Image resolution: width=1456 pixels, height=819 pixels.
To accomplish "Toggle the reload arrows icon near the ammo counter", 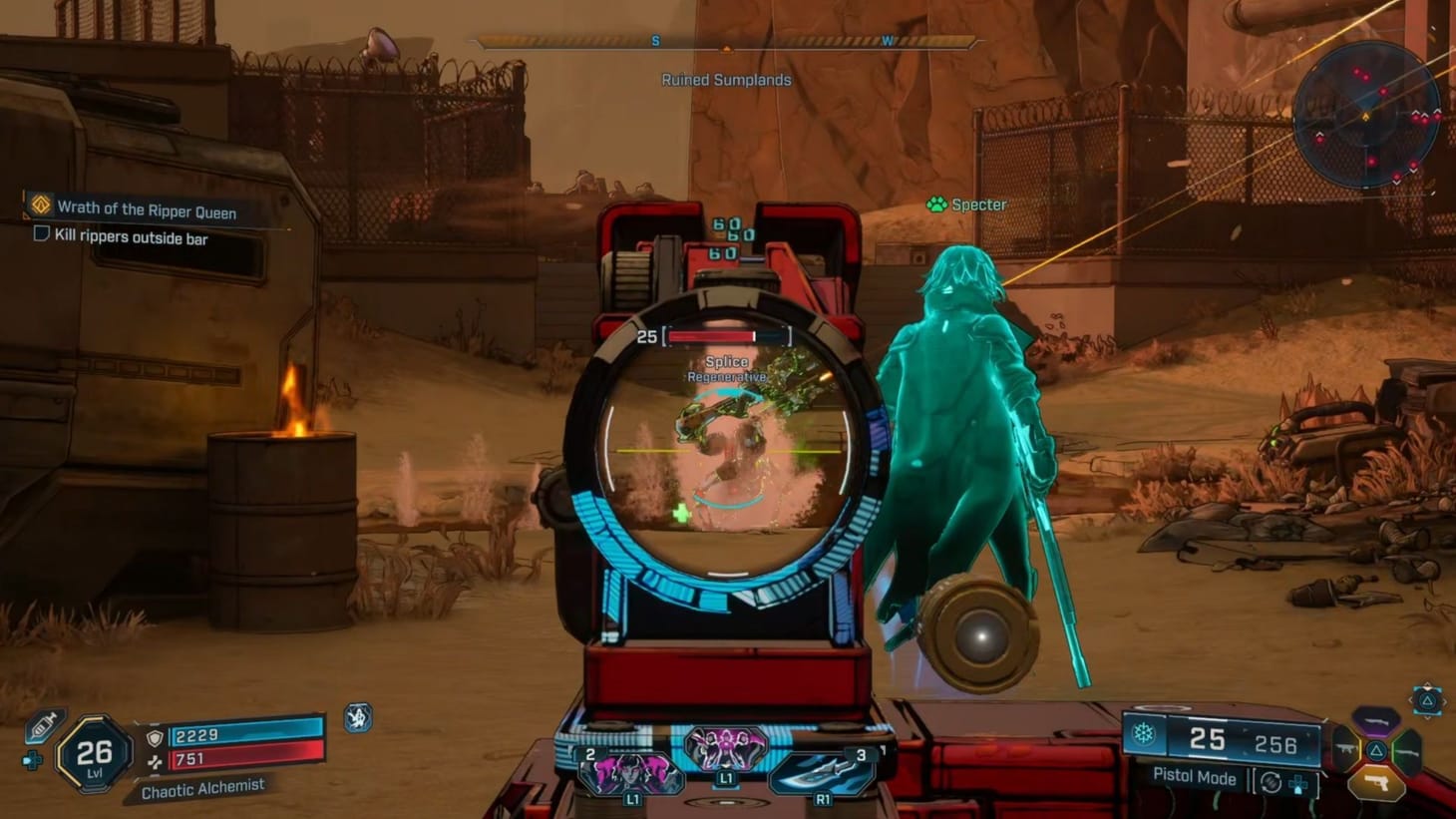I will click(1271, 782).
